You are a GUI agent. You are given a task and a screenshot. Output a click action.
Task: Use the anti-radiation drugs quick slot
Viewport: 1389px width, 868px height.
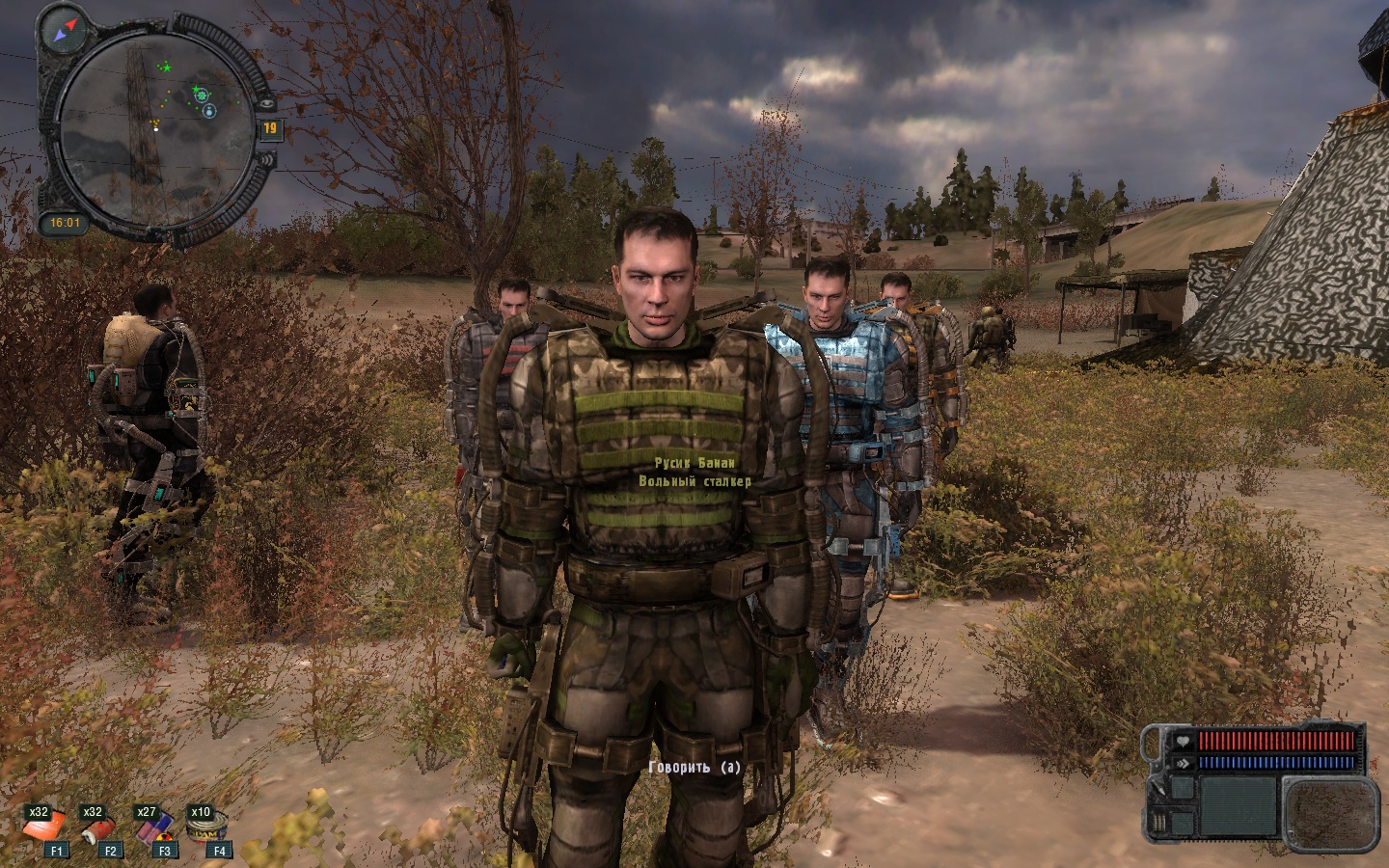pos(151,827)
